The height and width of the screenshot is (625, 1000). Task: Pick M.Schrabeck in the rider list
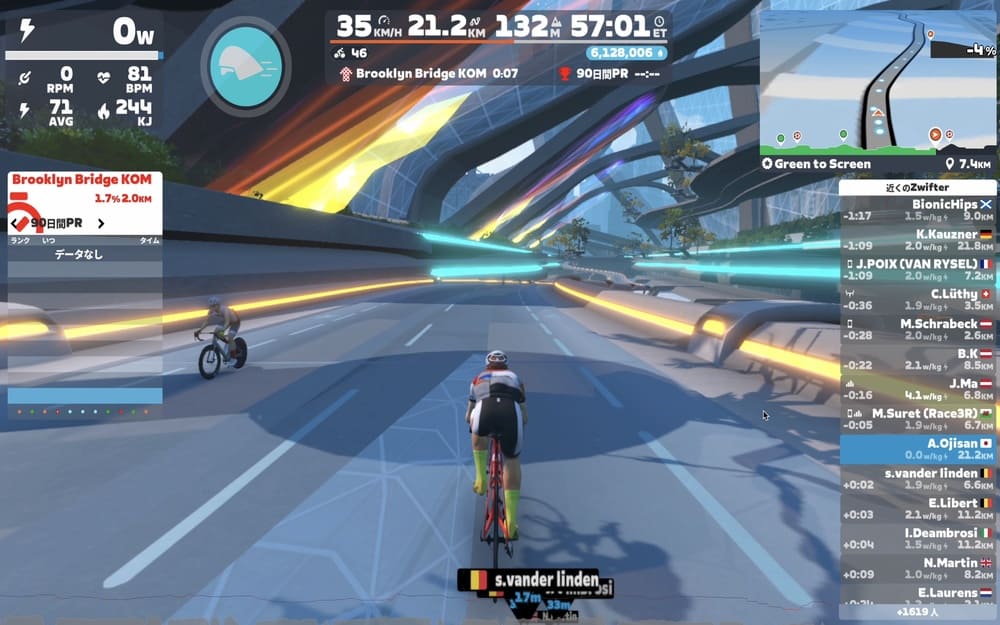coord(917,329)
